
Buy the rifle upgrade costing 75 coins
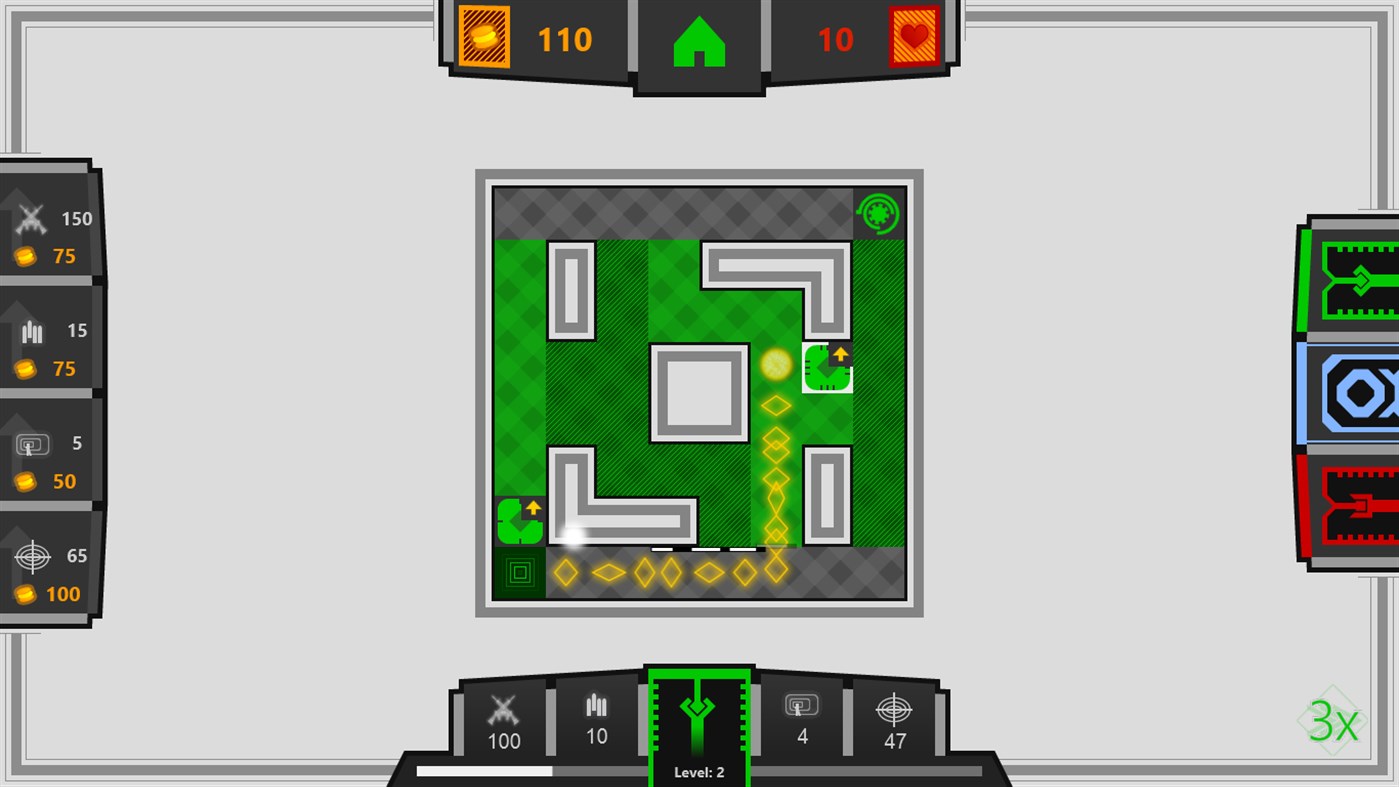45,235
